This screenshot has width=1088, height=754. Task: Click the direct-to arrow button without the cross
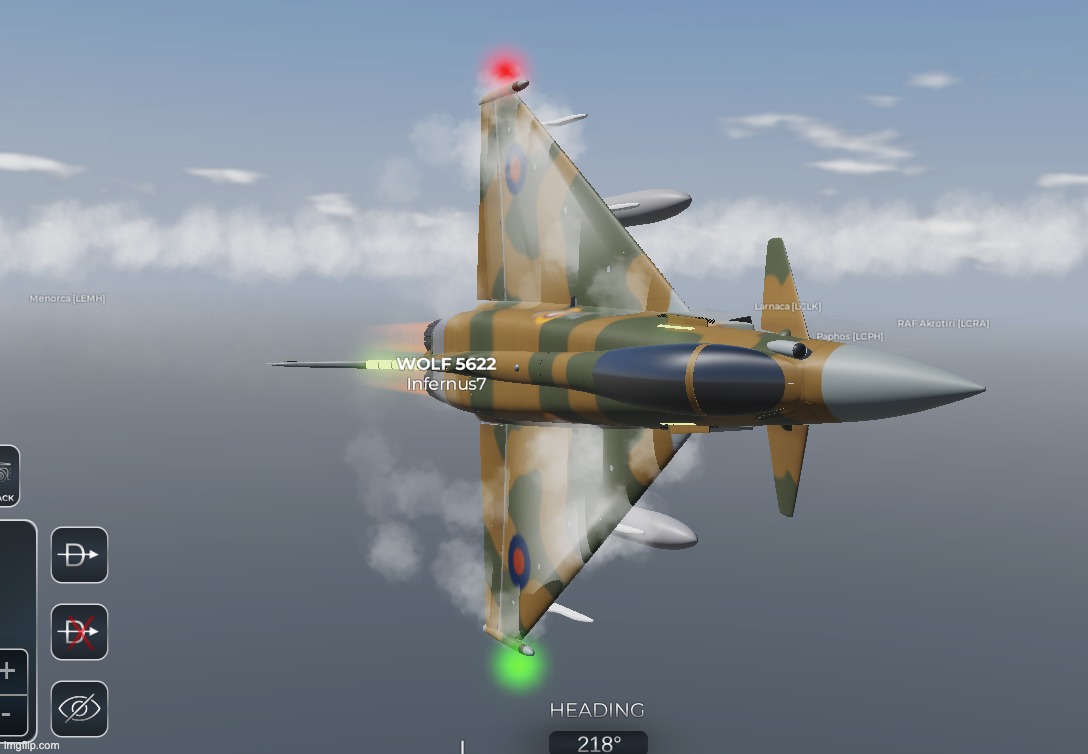click(x=79, y=555)
